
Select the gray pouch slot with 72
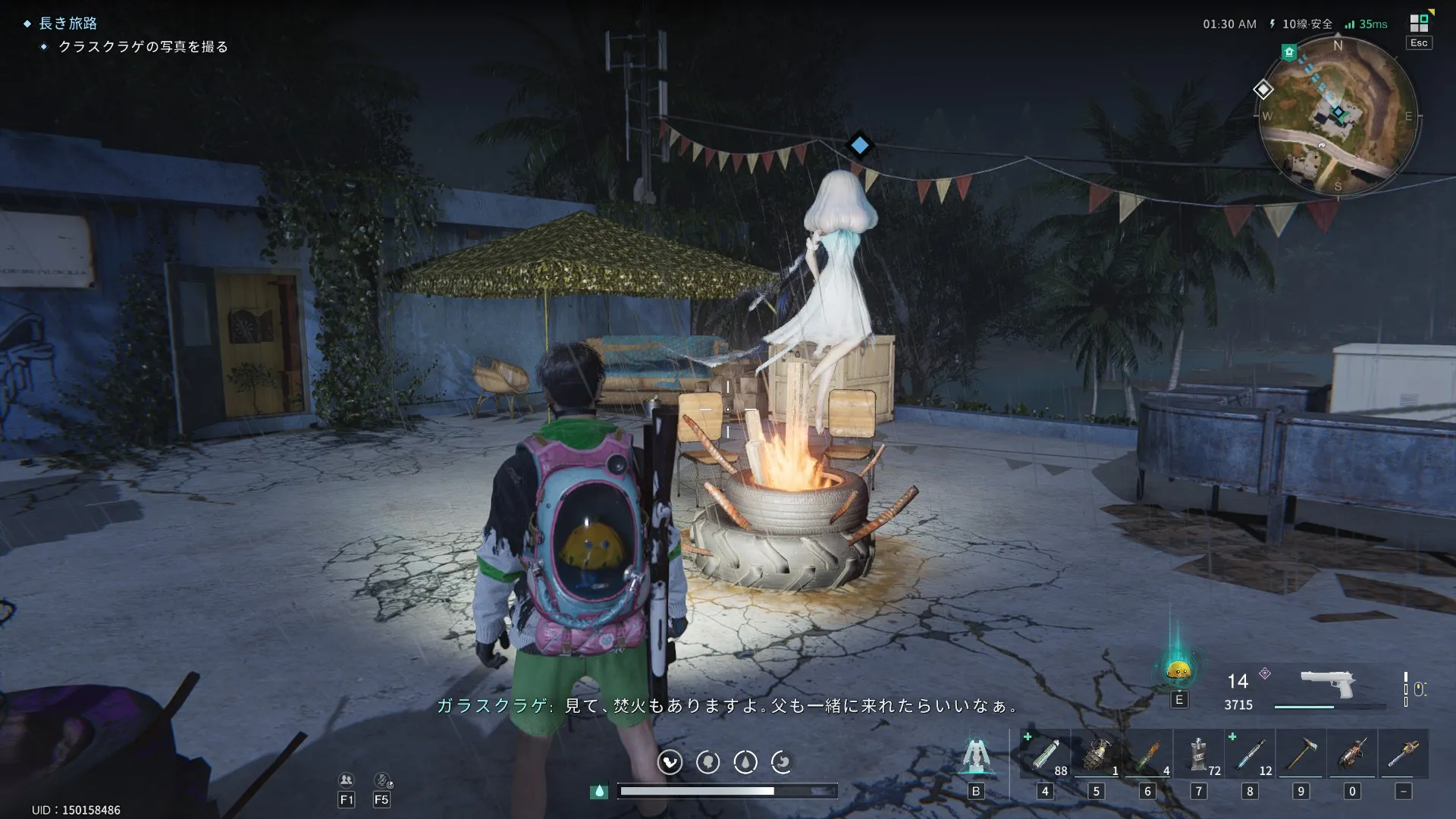coord(1199,755)
